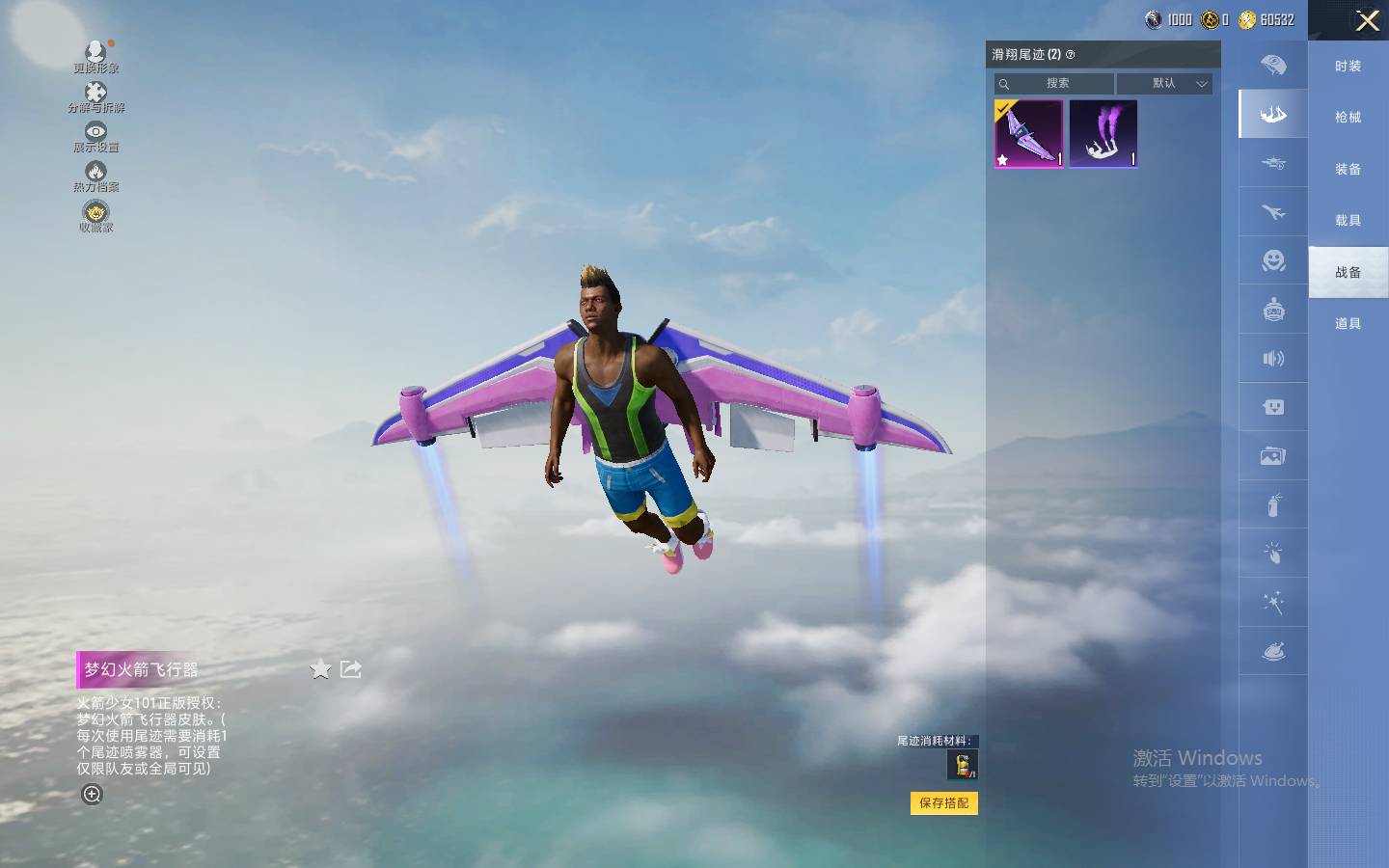Favorite the item with the star icon
Screen dimensions: 1389x868
320,669
